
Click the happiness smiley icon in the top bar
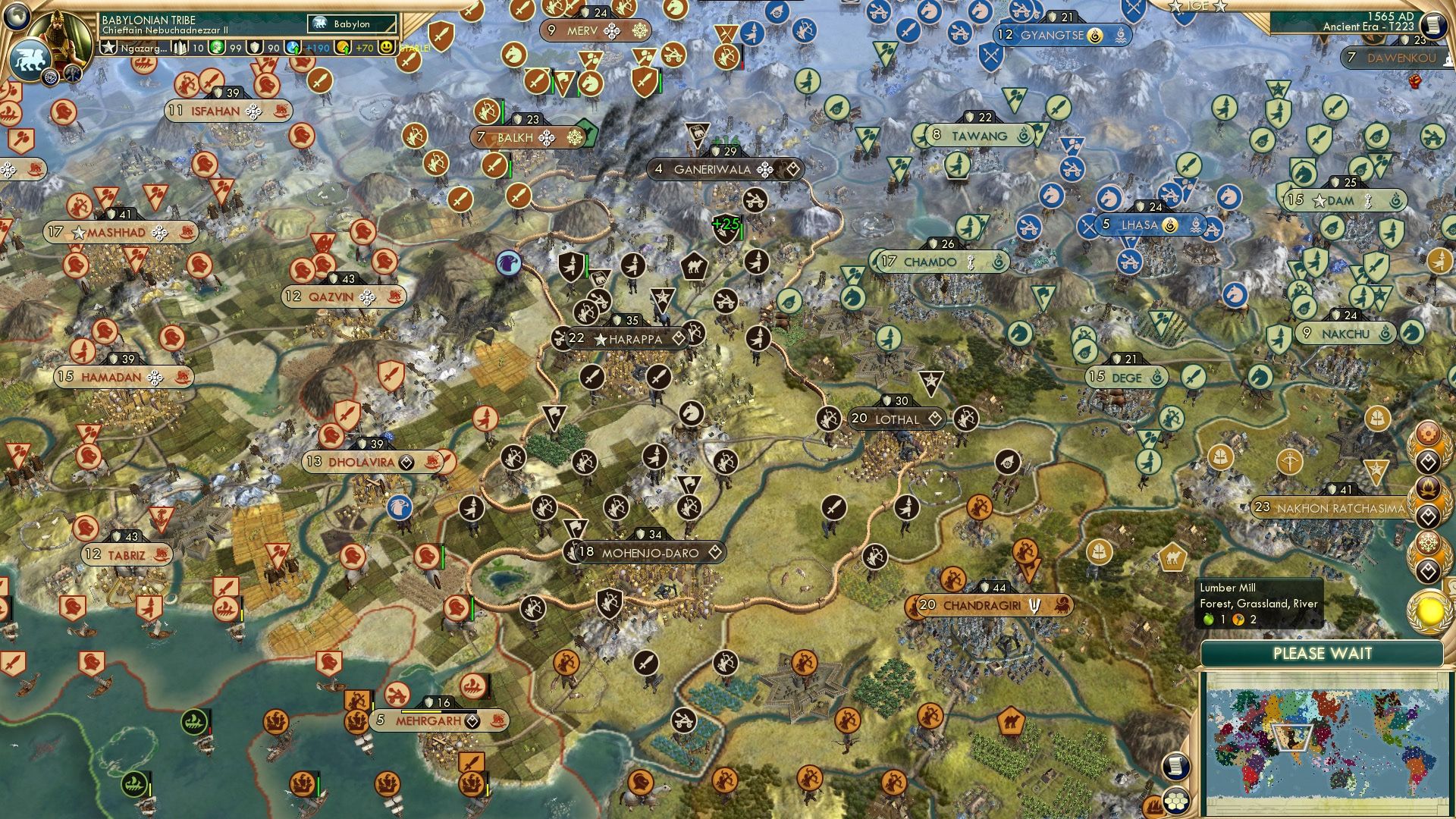coord(385,47)
